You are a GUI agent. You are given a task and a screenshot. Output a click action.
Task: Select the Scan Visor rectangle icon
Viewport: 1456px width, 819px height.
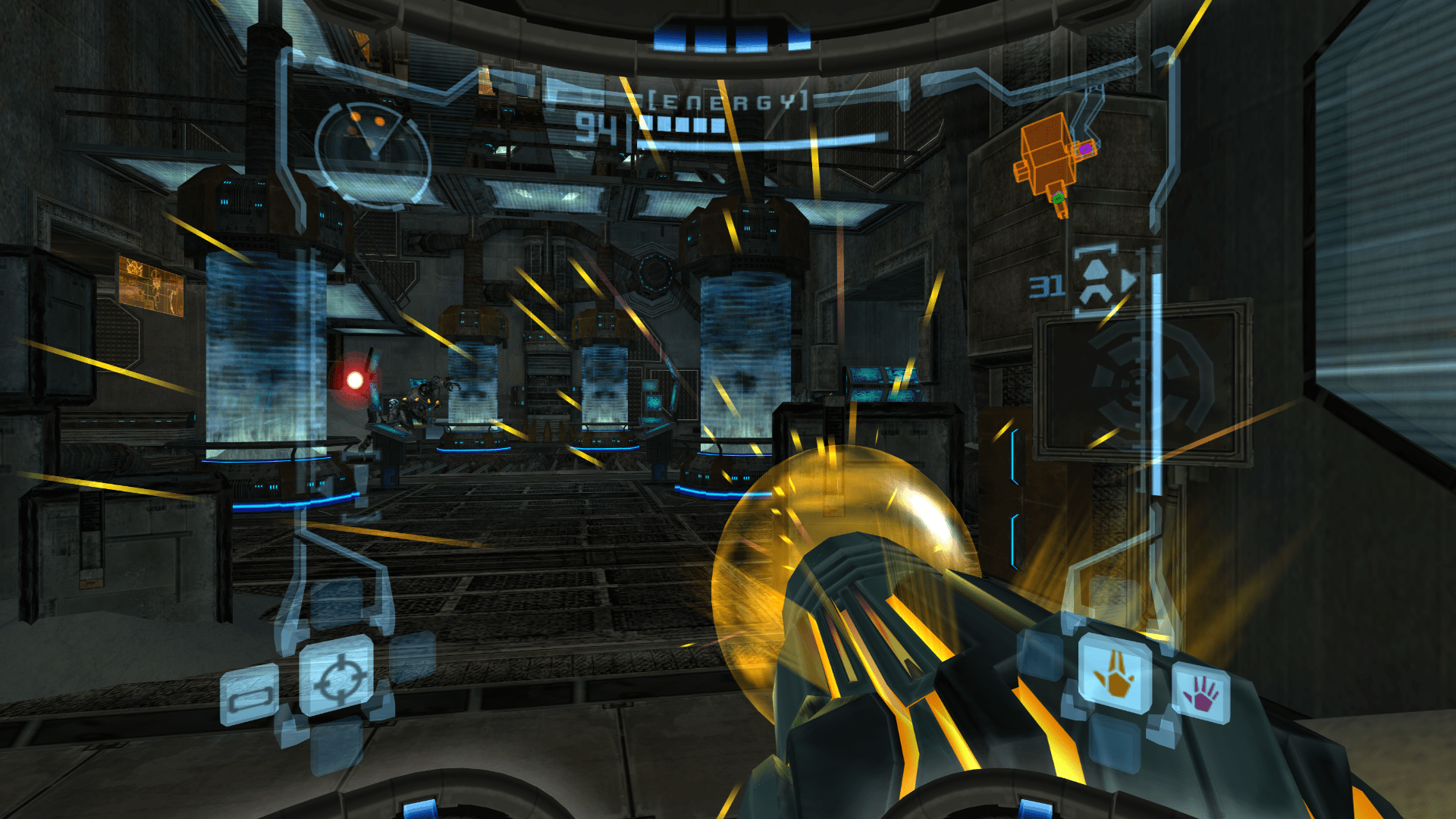(250, 694)
